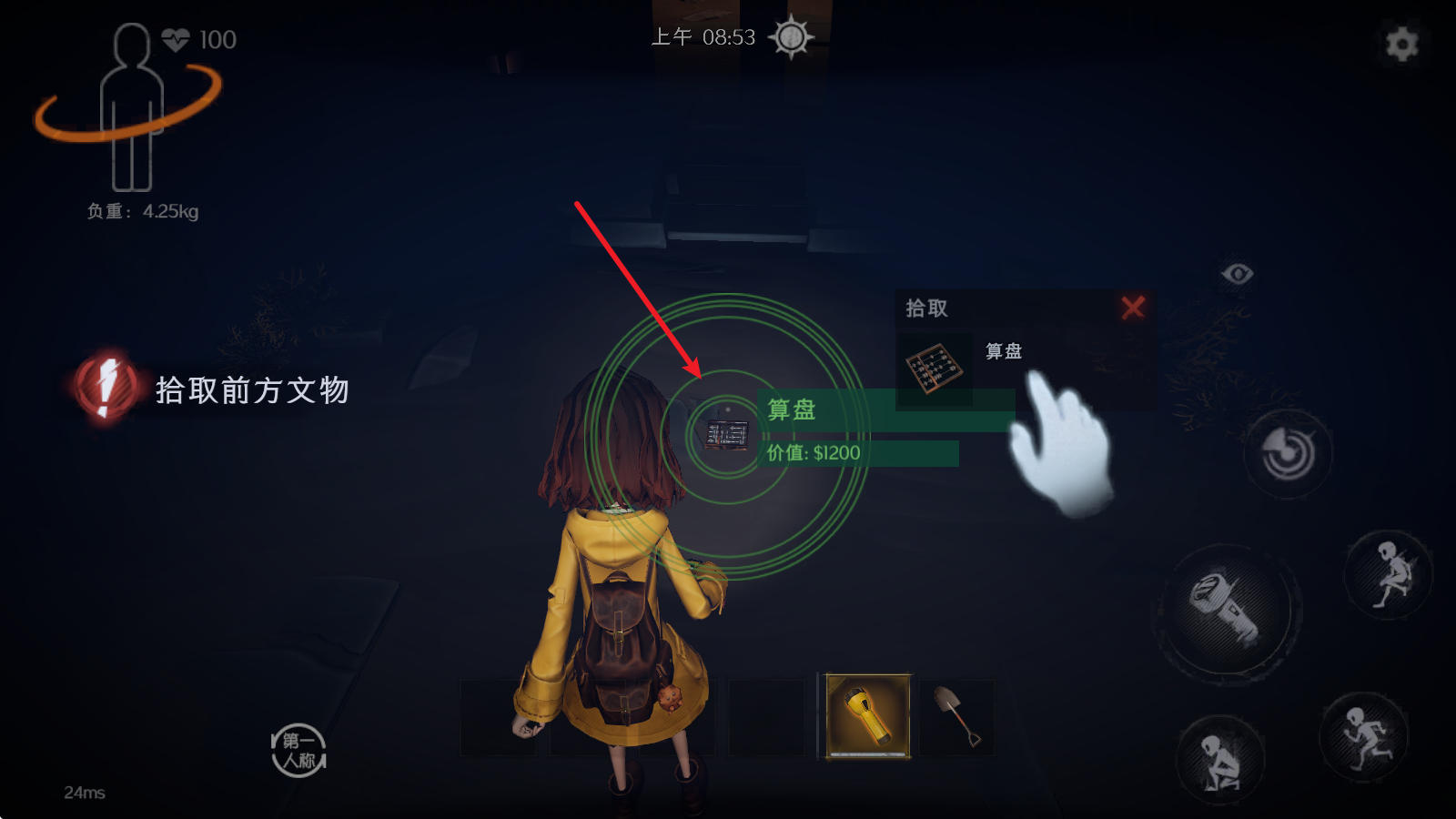Click the 拾取前方文物 prompt text
Viewport: 1456px width, 819px height.
(256, 391)
